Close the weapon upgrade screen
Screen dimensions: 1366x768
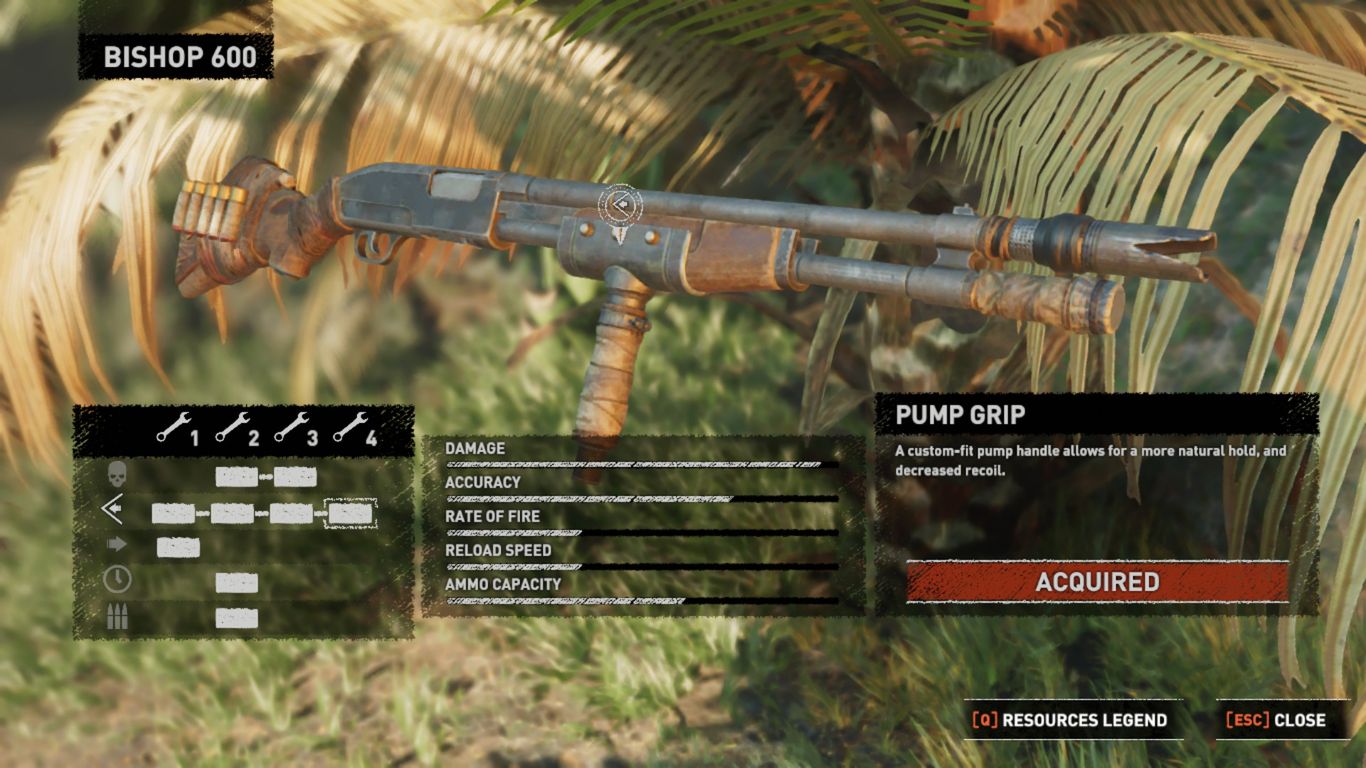point(1276,720)
